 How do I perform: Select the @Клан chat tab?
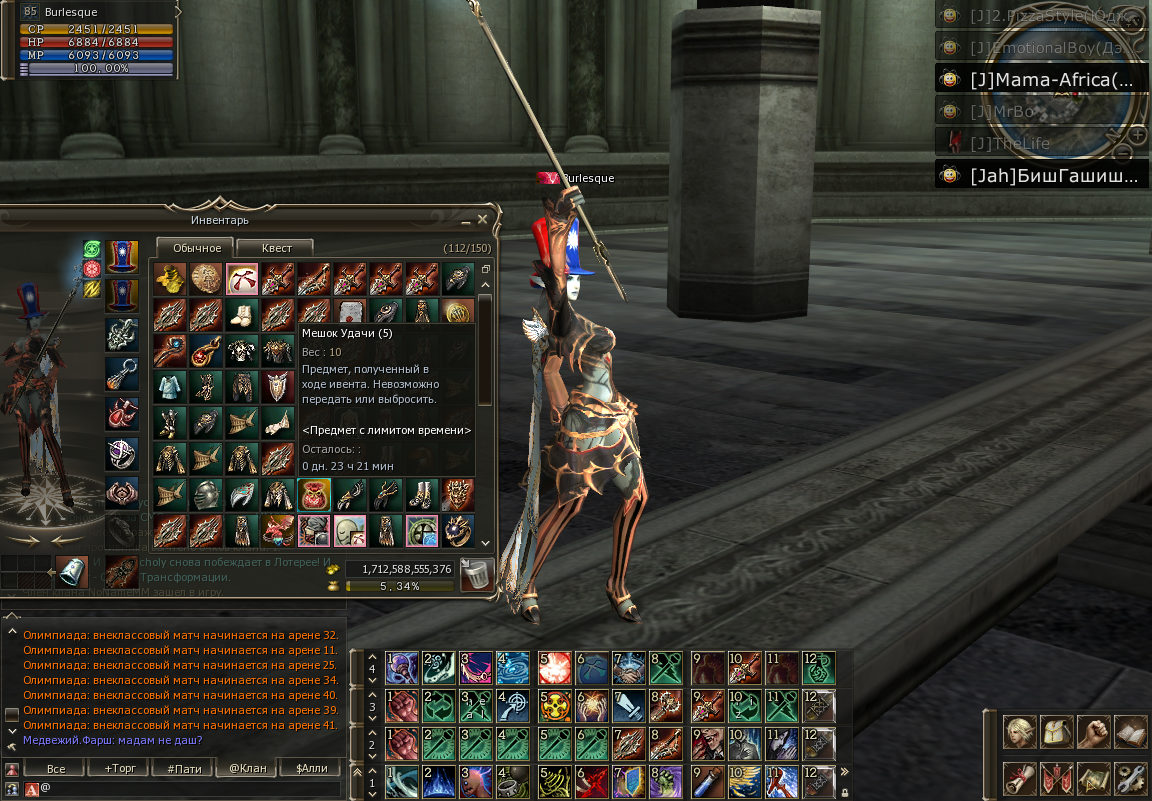click(x=248, y=769)
